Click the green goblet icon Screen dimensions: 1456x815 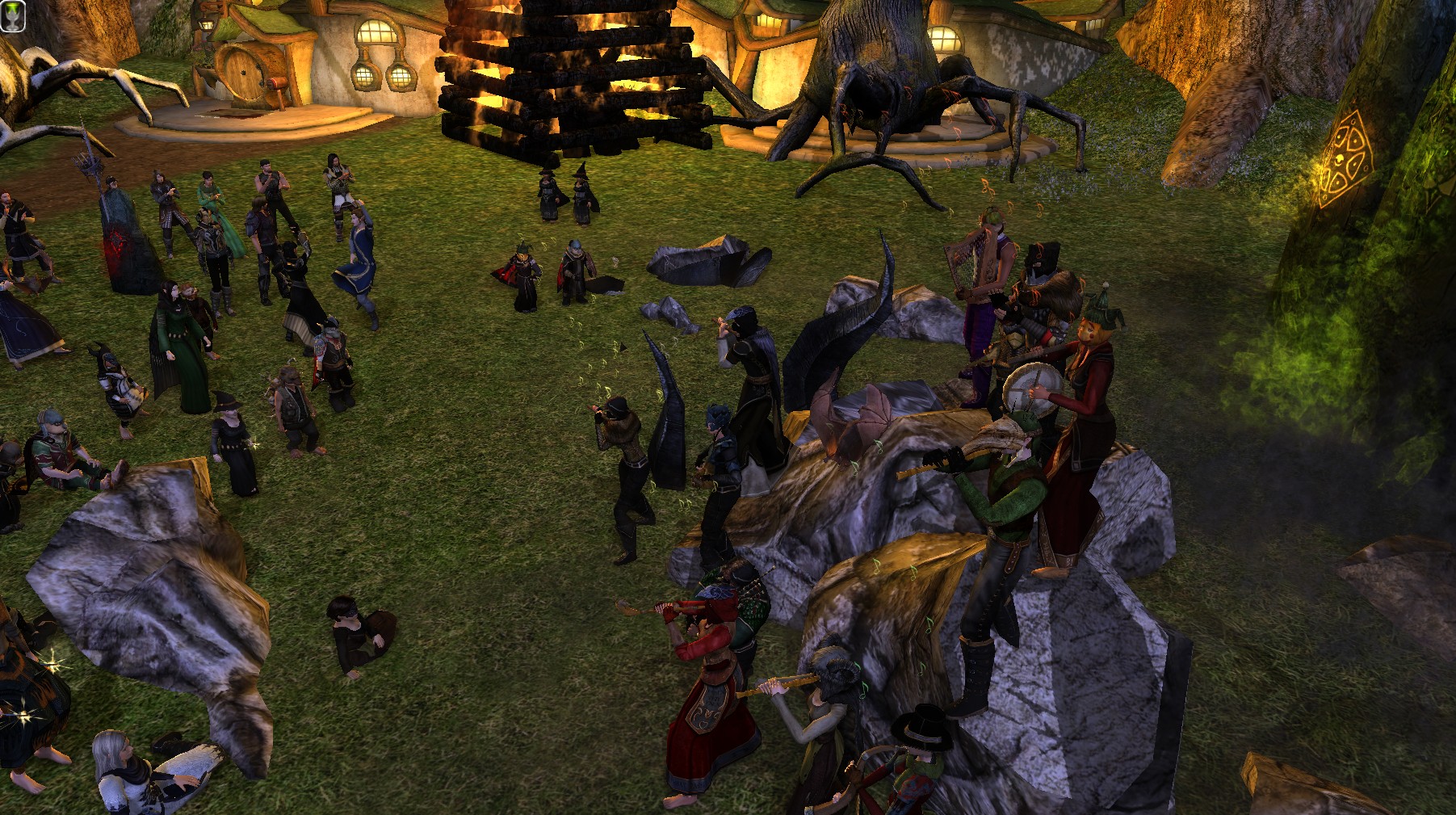click(x=13, y=15)
